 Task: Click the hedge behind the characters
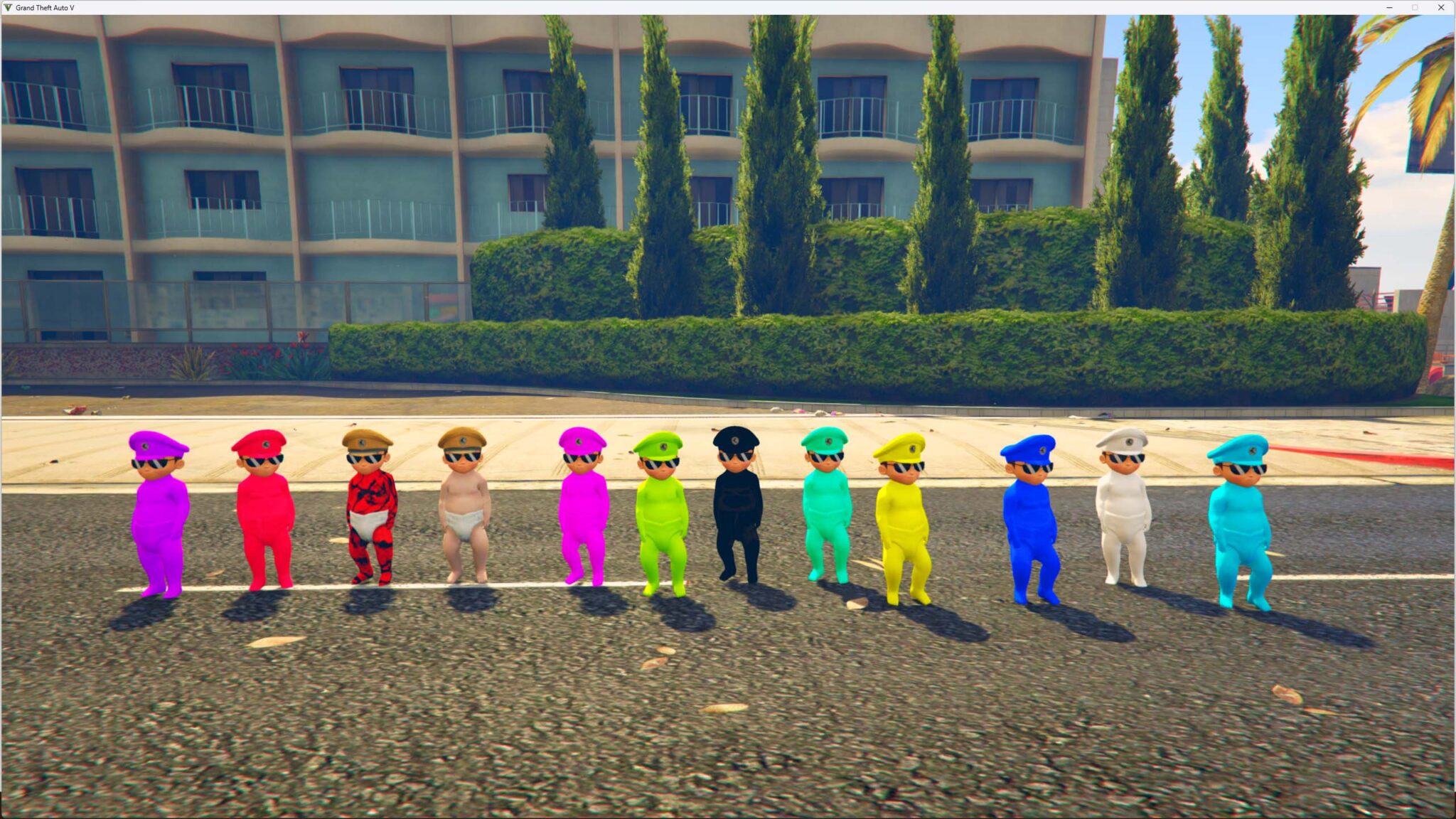[x=782, y=320]
